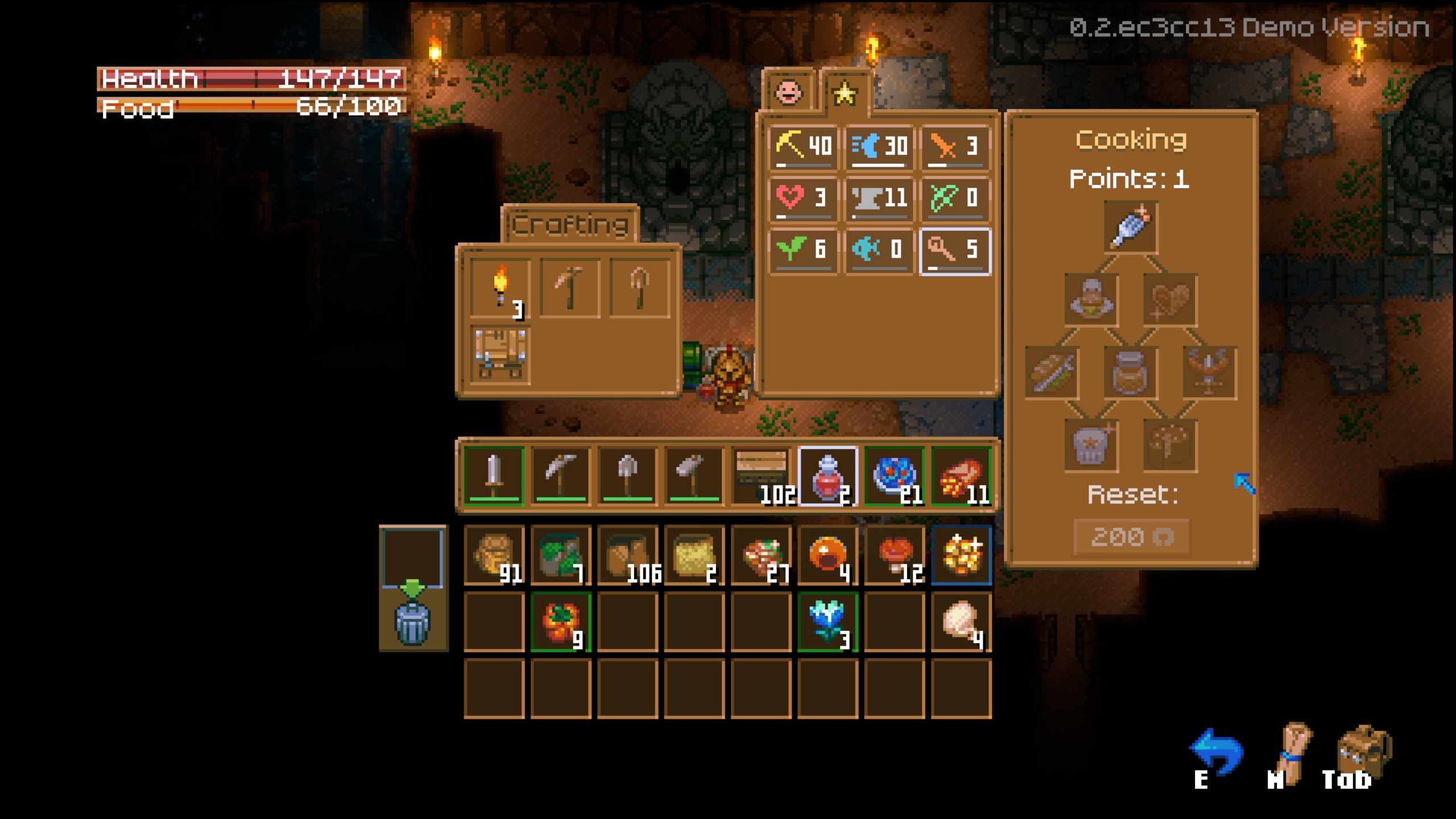Craft a torch in the Crafting panel
The image size is (1456, 819).
(500, 287)
